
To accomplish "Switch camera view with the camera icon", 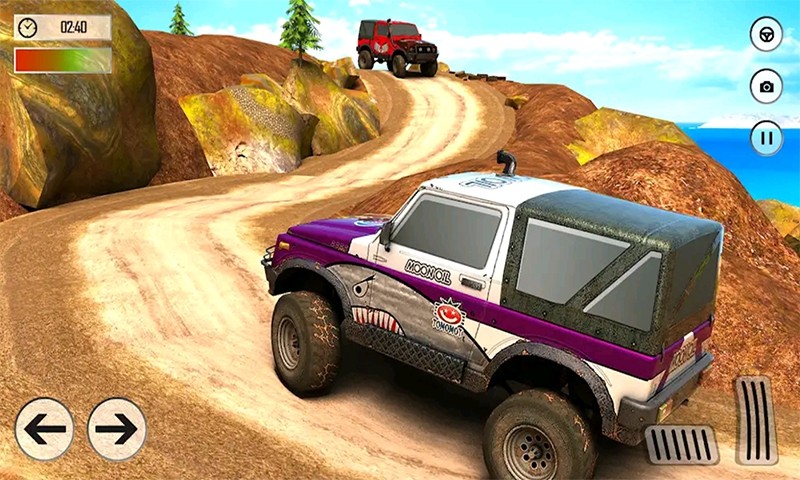I will click(766, 86).
